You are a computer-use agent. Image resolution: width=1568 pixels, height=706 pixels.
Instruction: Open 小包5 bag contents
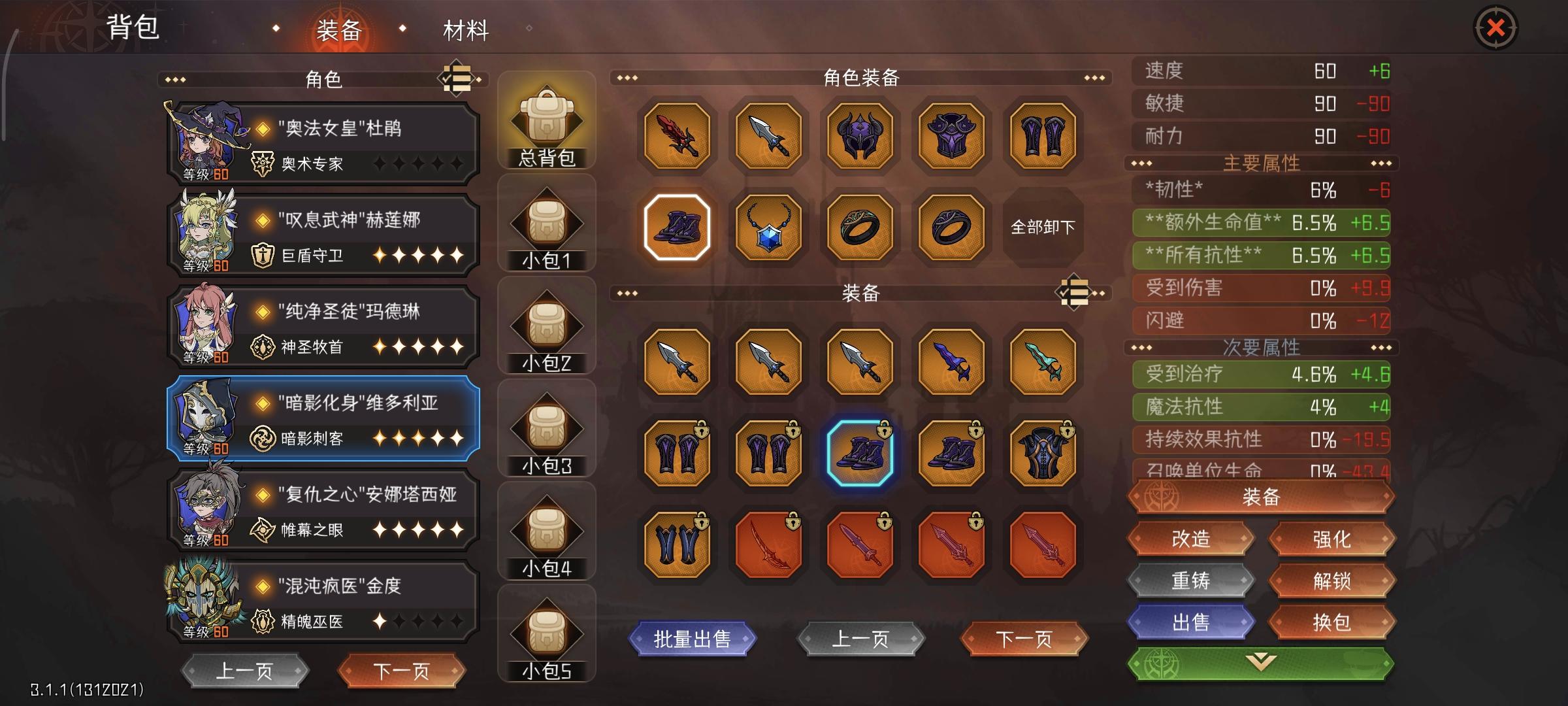pos(547,635)
